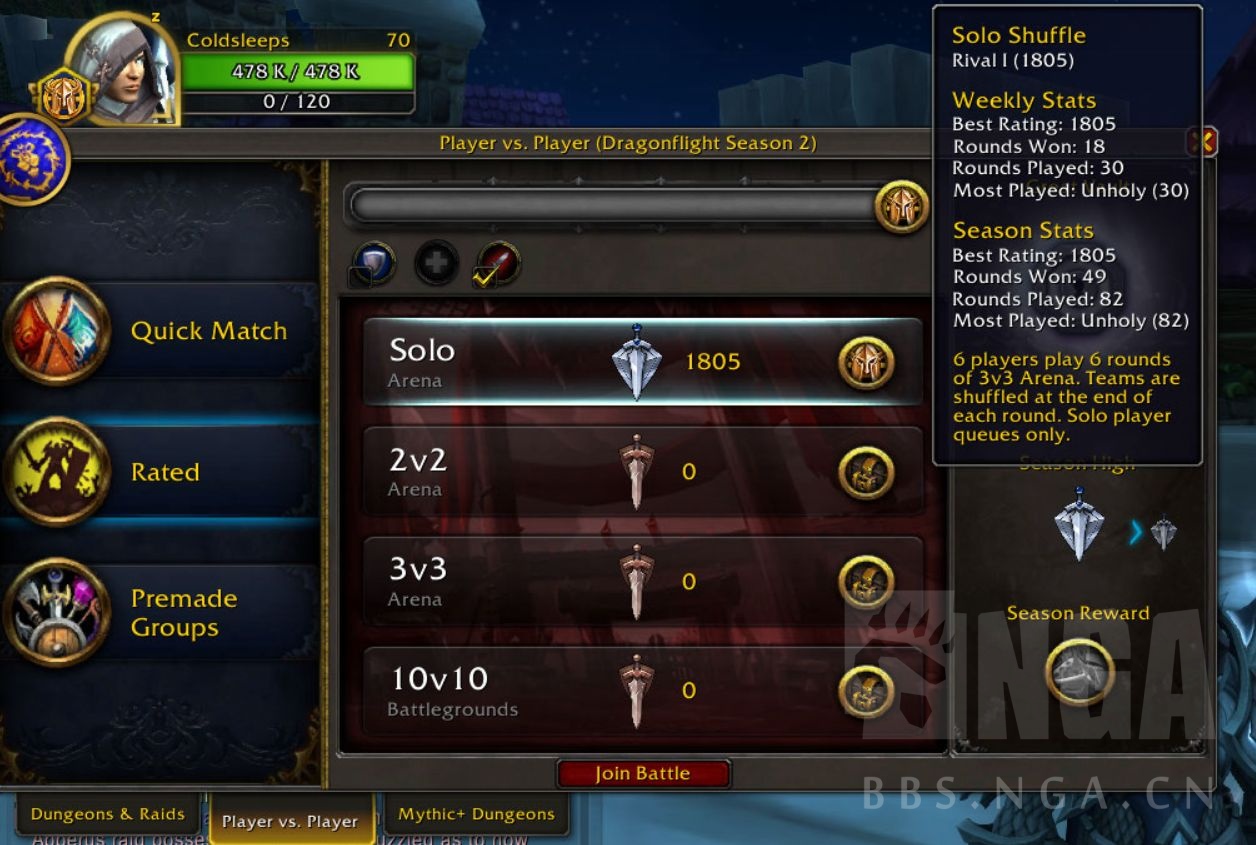Click the Solo bracket helmet reward icon

866,362
